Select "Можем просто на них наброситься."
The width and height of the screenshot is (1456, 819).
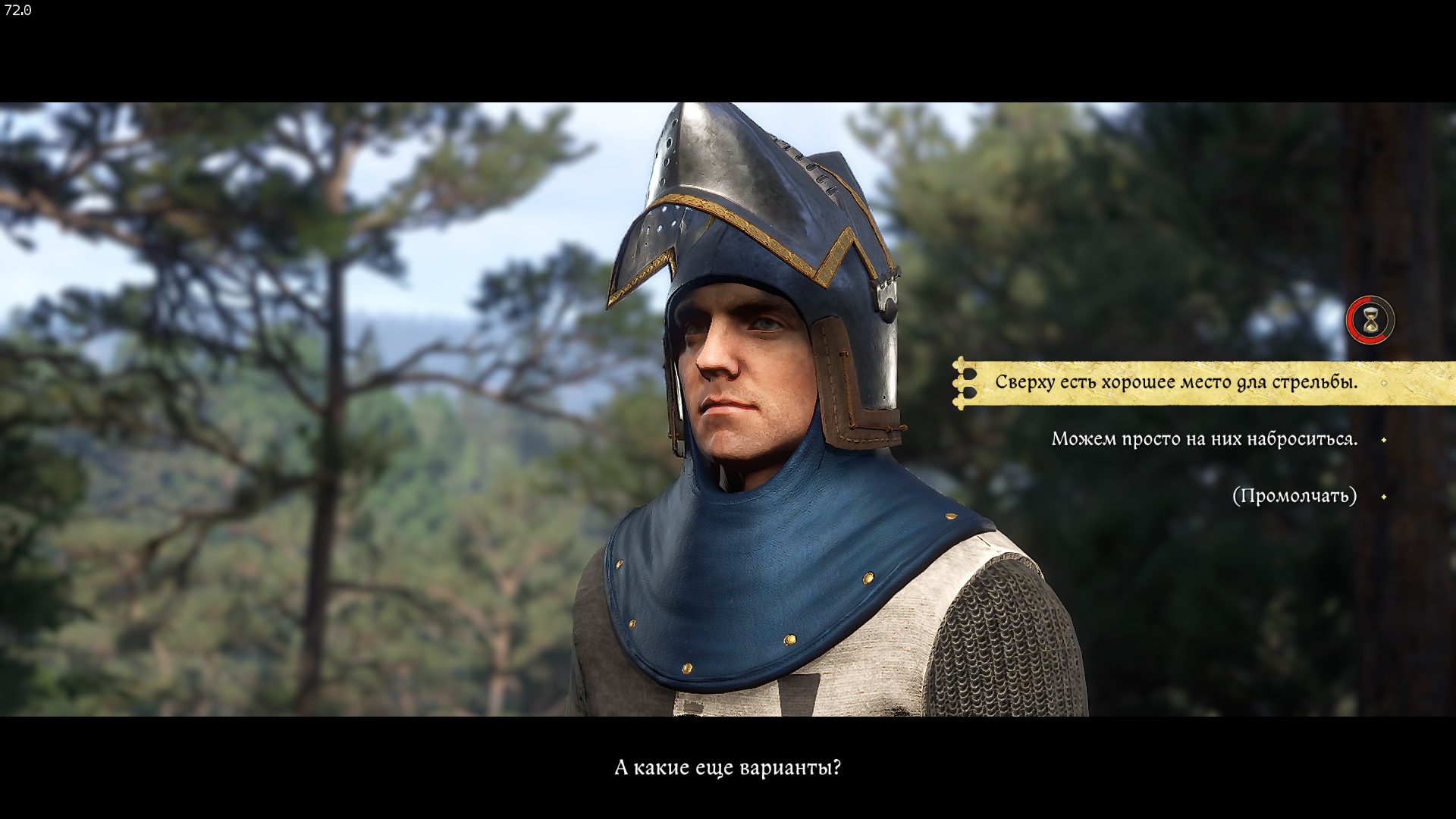(x=1204, y=439)
